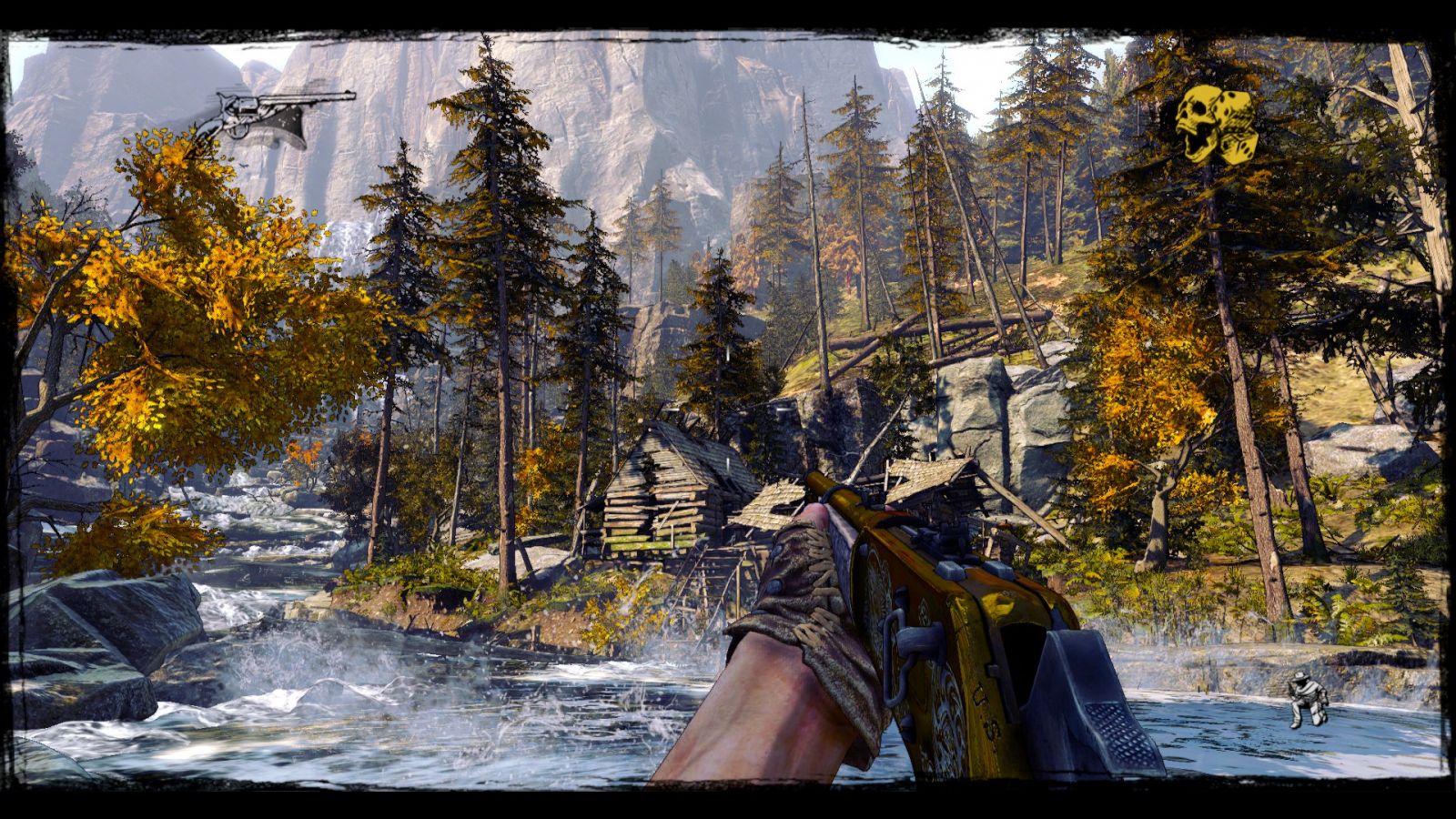Image resolution: width=1456 pixels, height=819 pixels.
Task: Click the crouching gunslinger figure icon
Action: [1308, 699]
